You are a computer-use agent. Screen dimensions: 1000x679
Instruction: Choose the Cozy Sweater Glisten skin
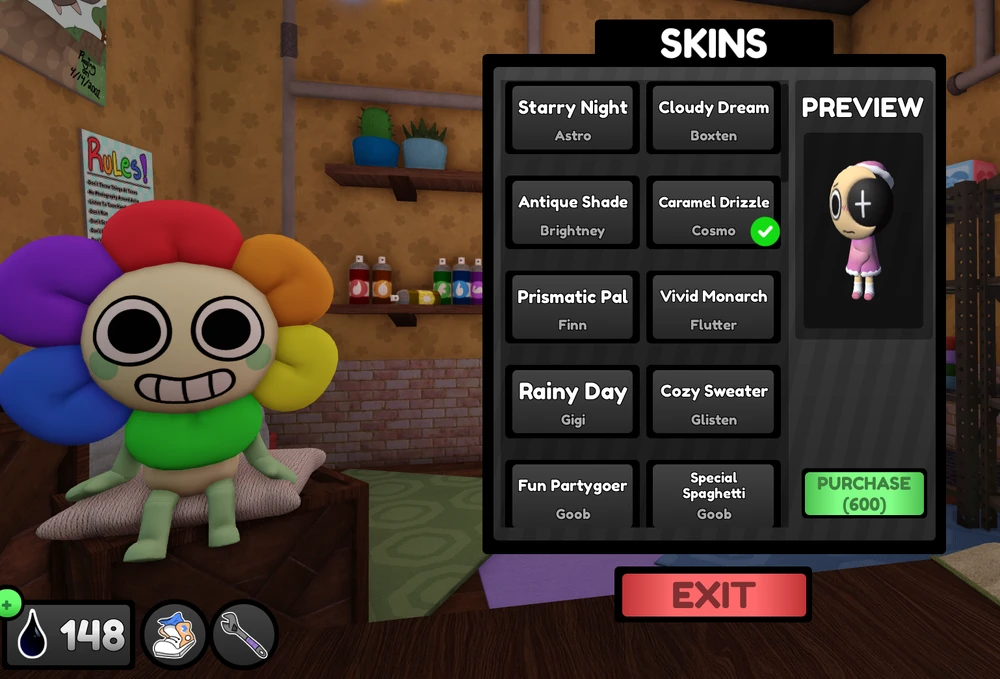(x=713, y=402)
